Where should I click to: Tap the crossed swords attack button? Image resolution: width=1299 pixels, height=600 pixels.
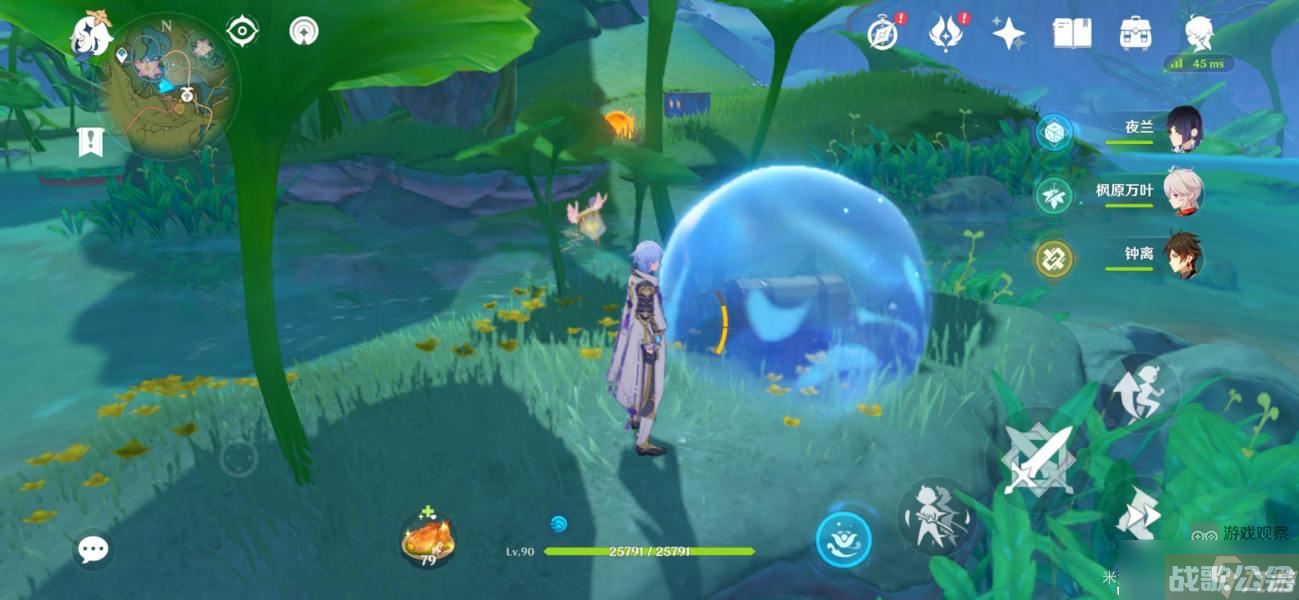pos(1037,461)
